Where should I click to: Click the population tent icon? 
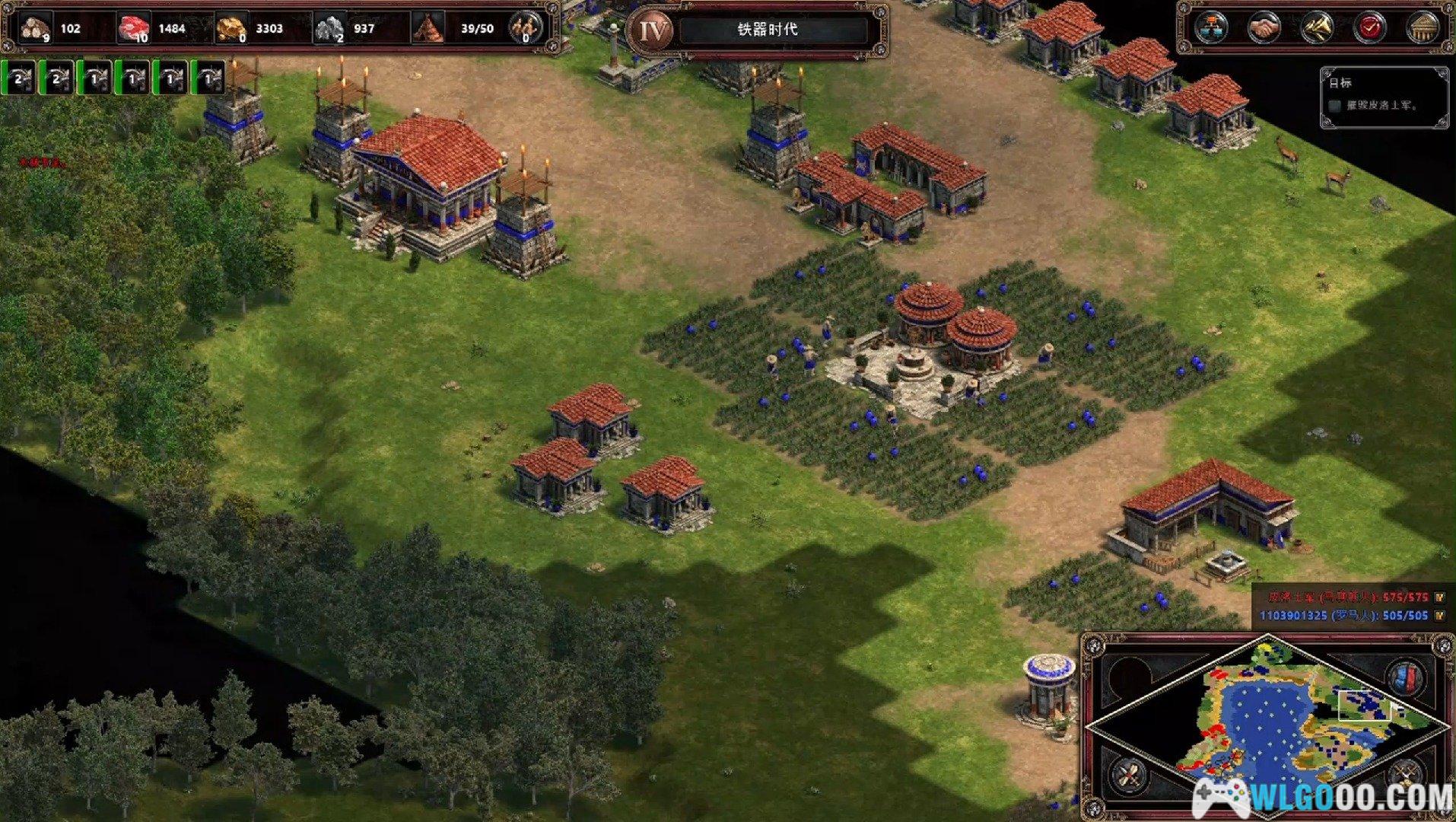[x=429, y=29]
